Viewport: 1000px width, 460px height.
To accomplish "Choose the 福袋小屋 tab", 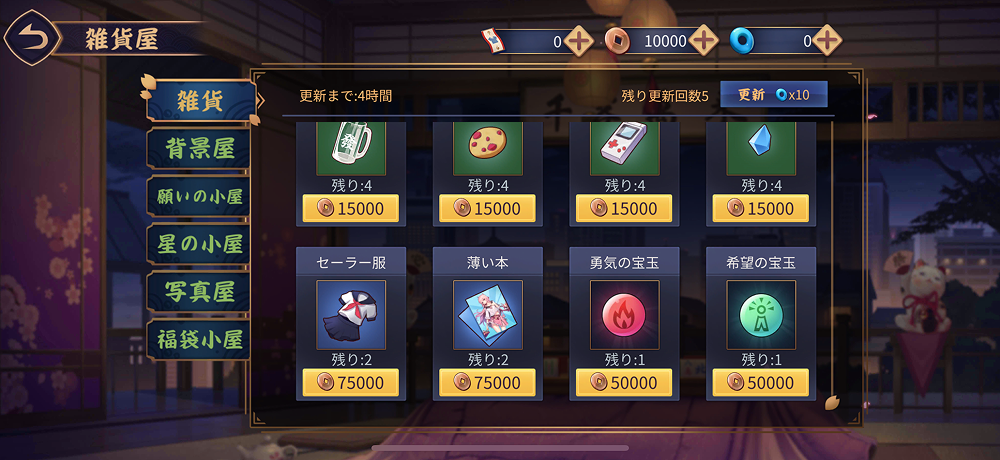I will click(196, 339).
